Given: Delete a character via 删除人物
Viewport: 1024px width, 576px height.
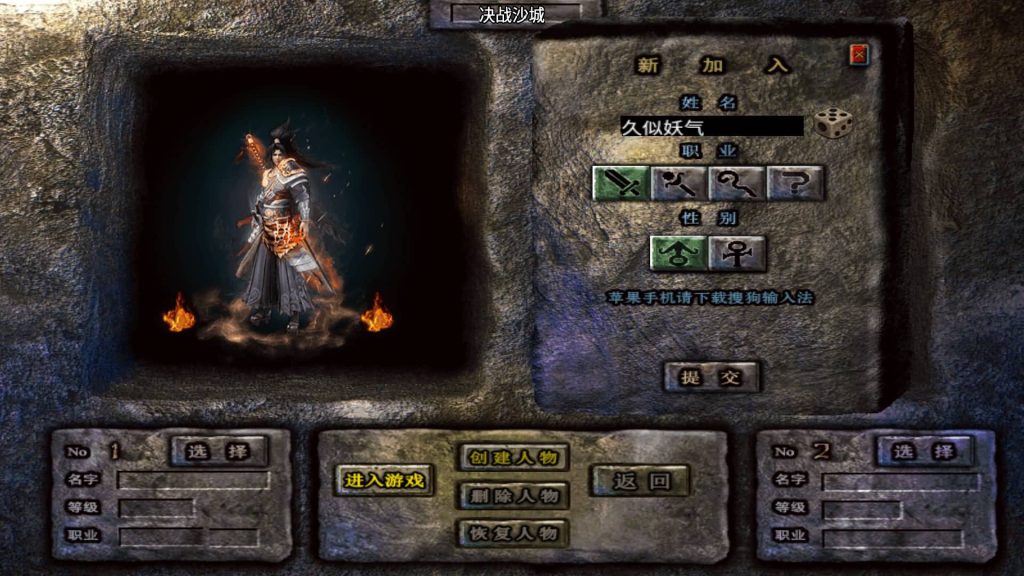Looking at the screenshot, I should click(x=513, y=496).
